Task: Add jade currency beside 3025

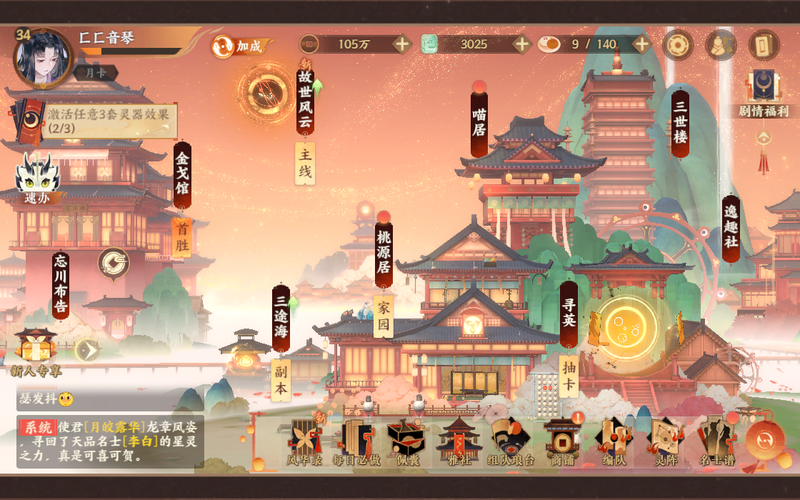Action: (x=521, y=44)
